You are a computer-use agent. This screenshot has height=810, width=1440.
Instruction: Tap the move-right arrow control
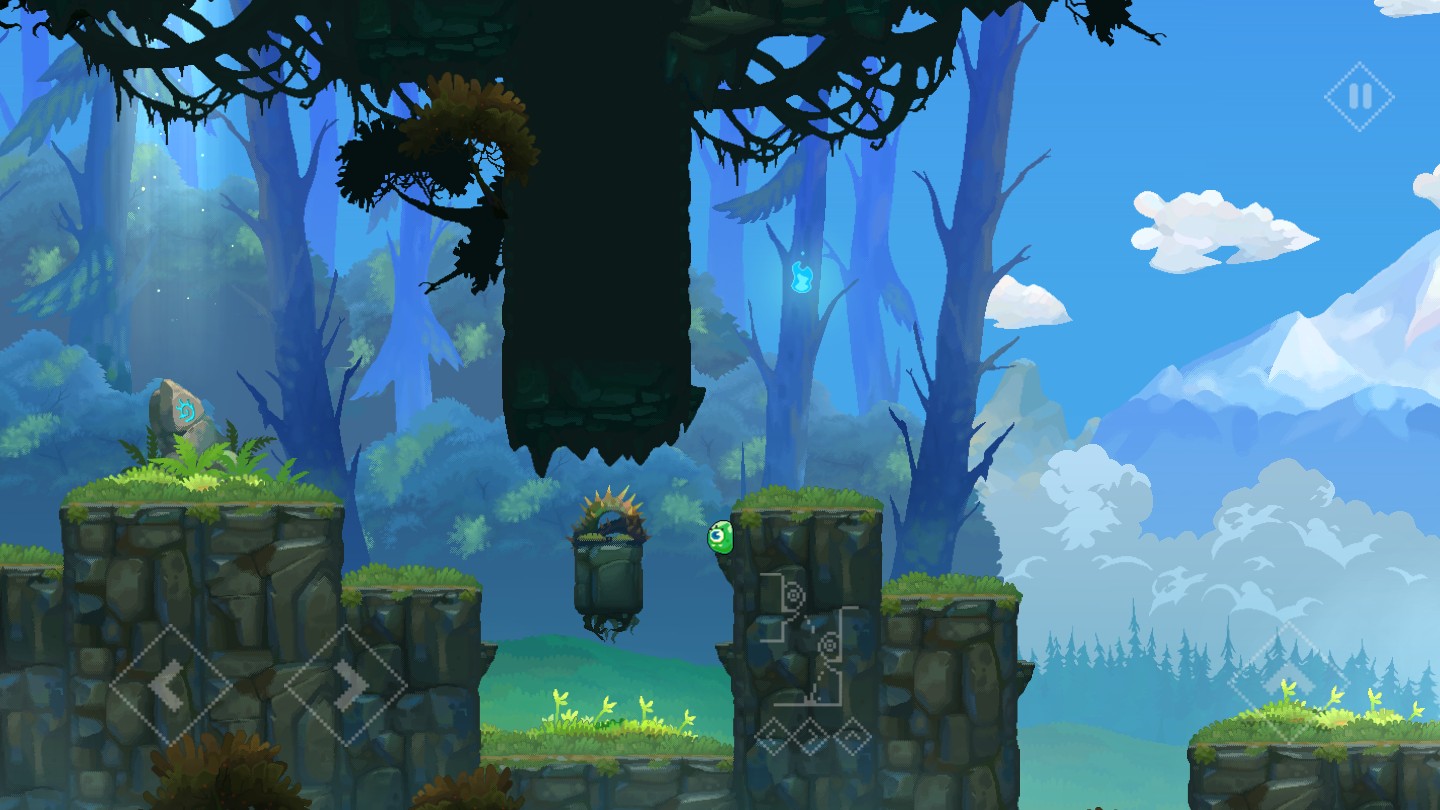coord(346,686)
